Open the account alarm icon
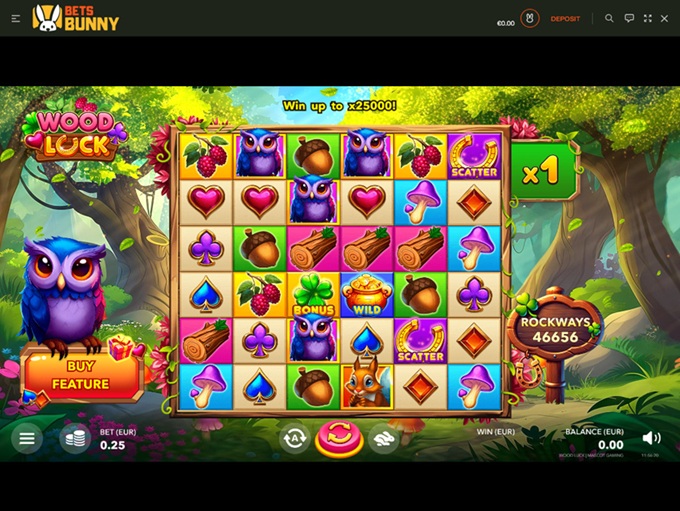Image resolution: width=680 pixels, height=511 pixels. pyautogui.click(x=530, y=19)
